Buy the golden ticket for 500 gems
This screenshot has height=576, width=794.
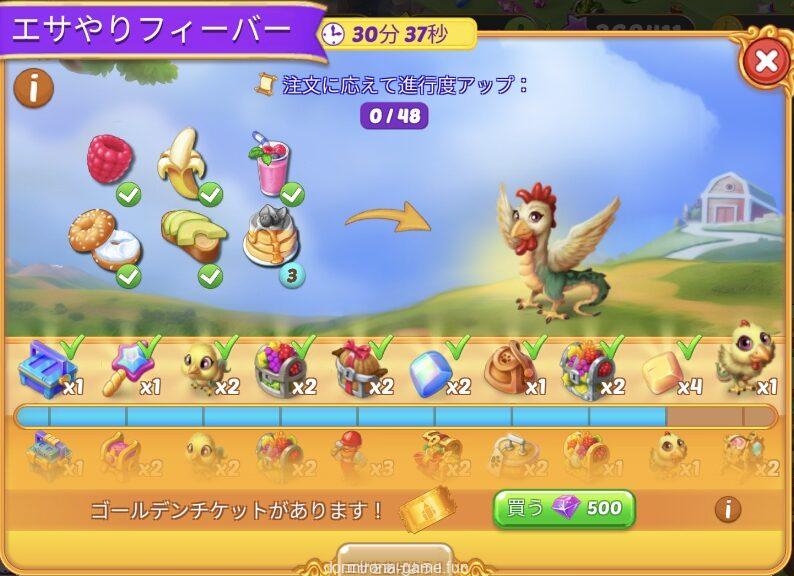564,508
